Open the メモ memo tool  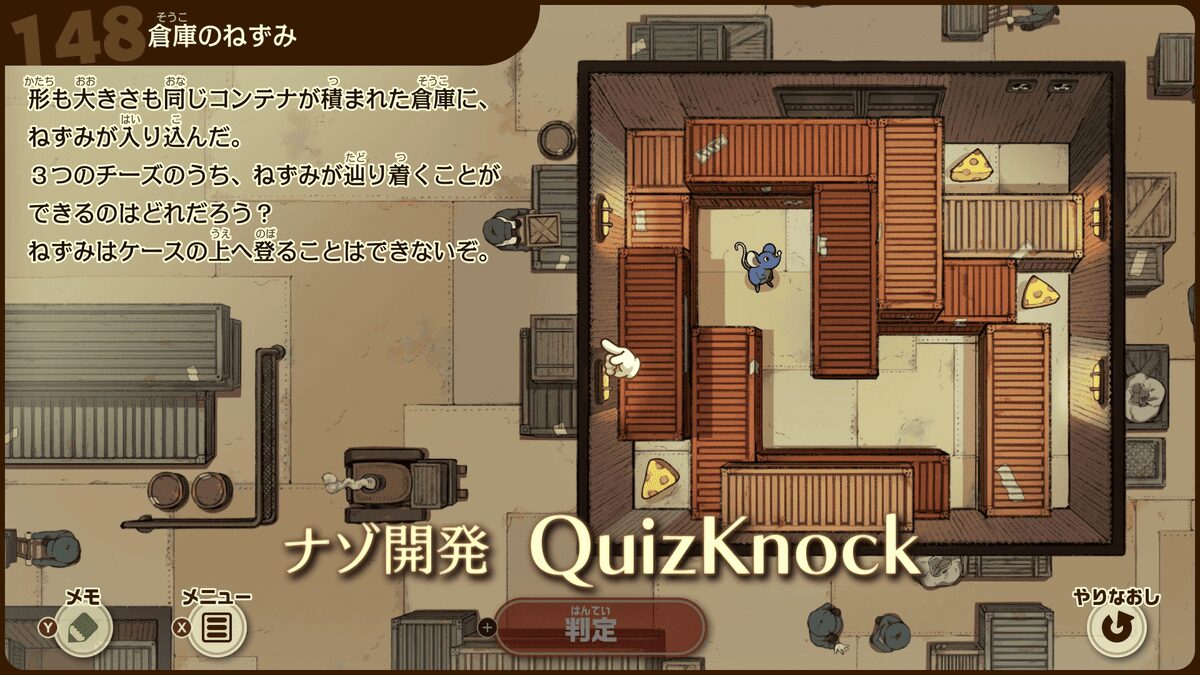83,627
